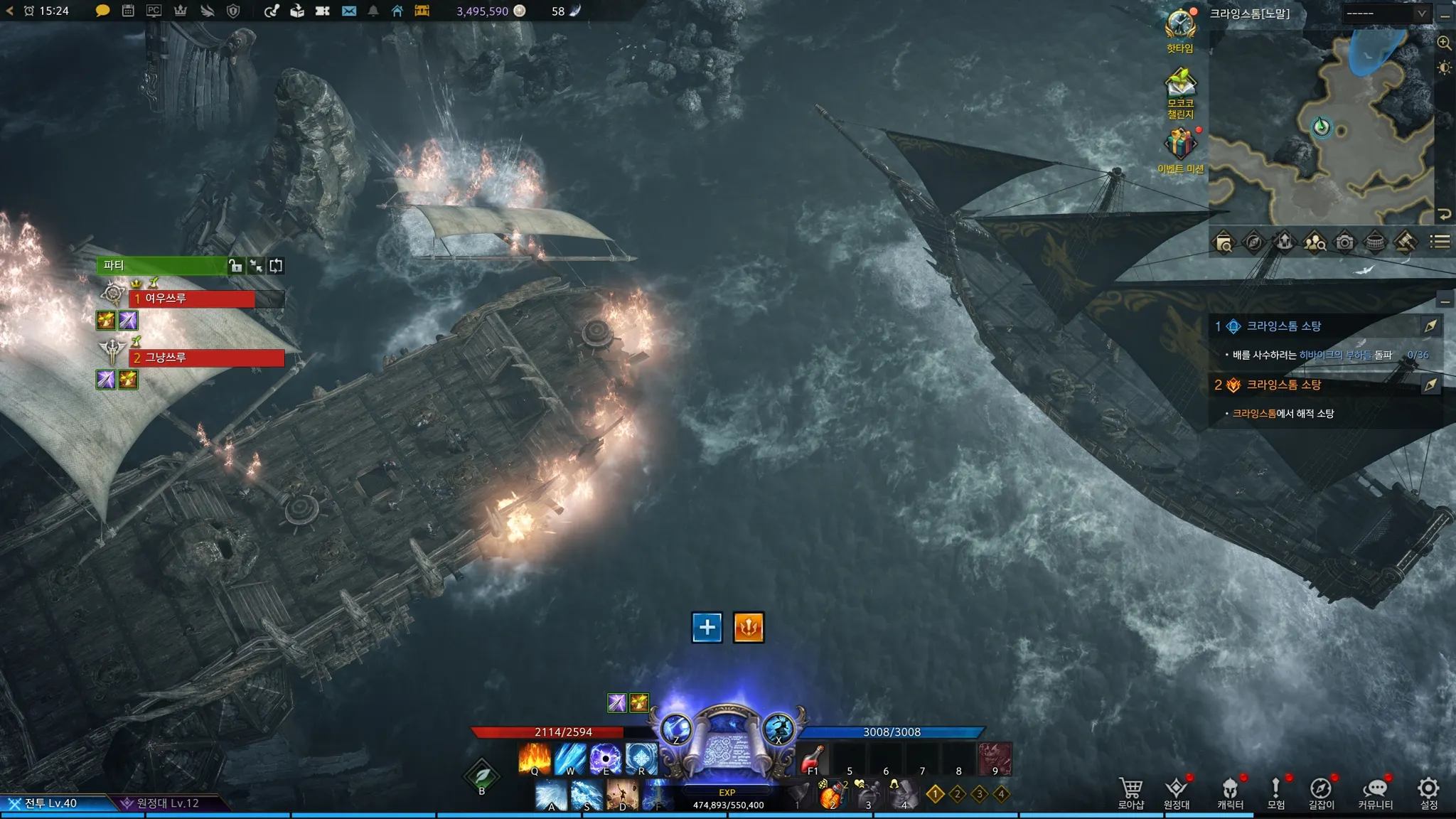Open the mail envelope icon
Viewport: 1456px width, 819px height.
click(x=348, y=11)
